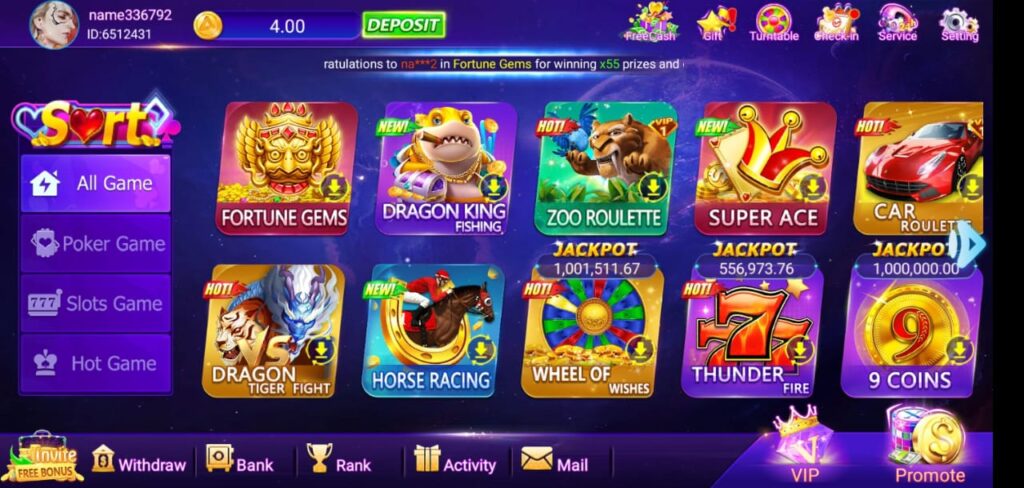Open the Gift icon
This screenshot has width=1024, height=488.
[x=713, y=22]
